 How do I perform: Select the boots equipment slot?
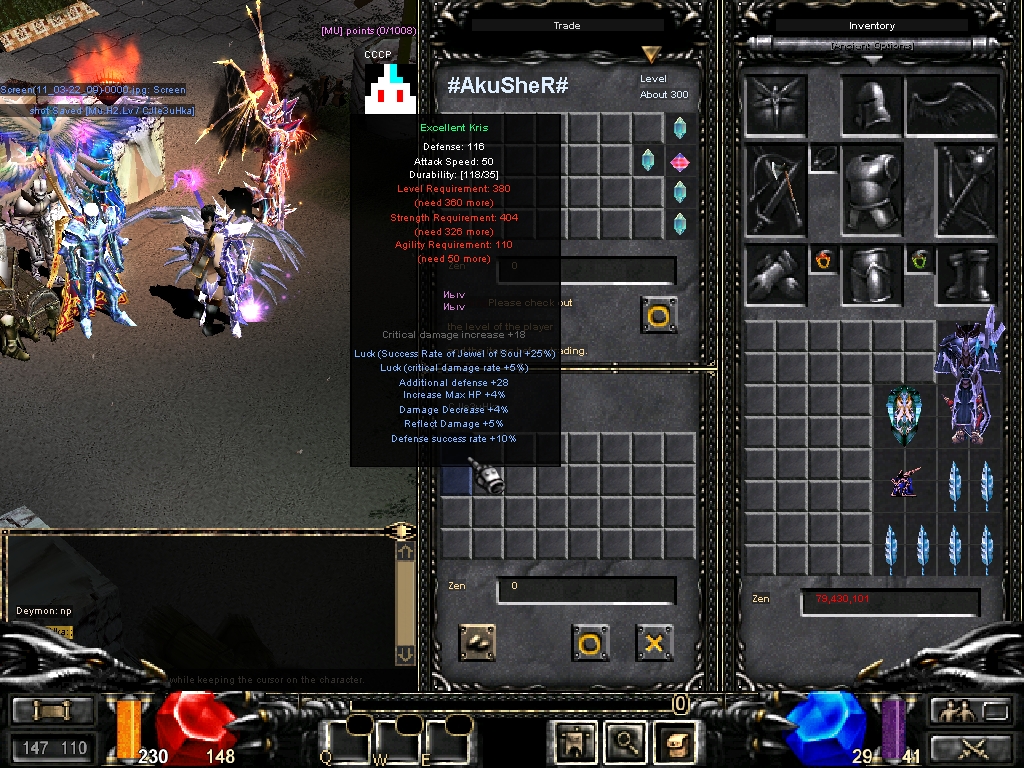click(x=968, y=274)
